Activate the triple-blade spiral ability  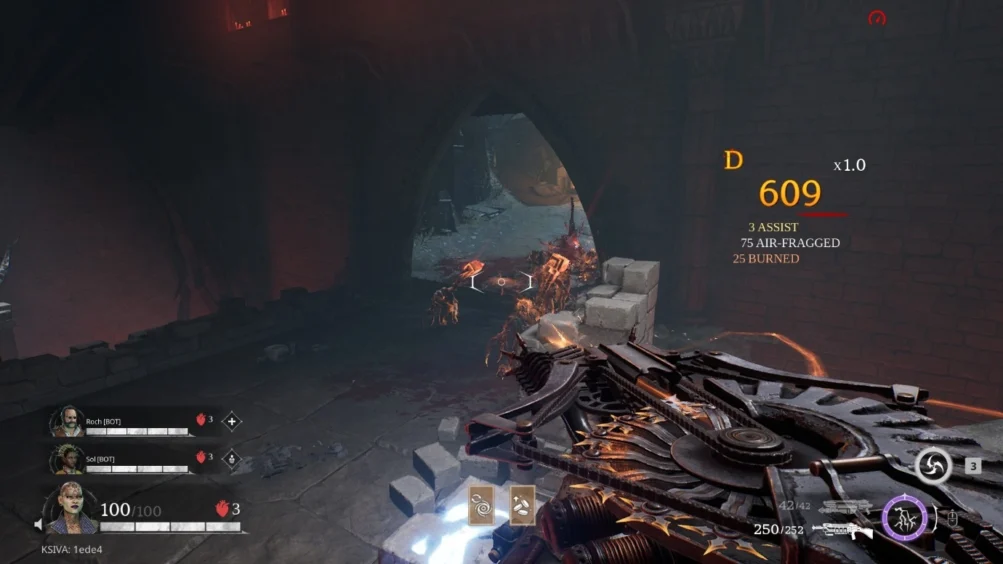pos(933,466)
